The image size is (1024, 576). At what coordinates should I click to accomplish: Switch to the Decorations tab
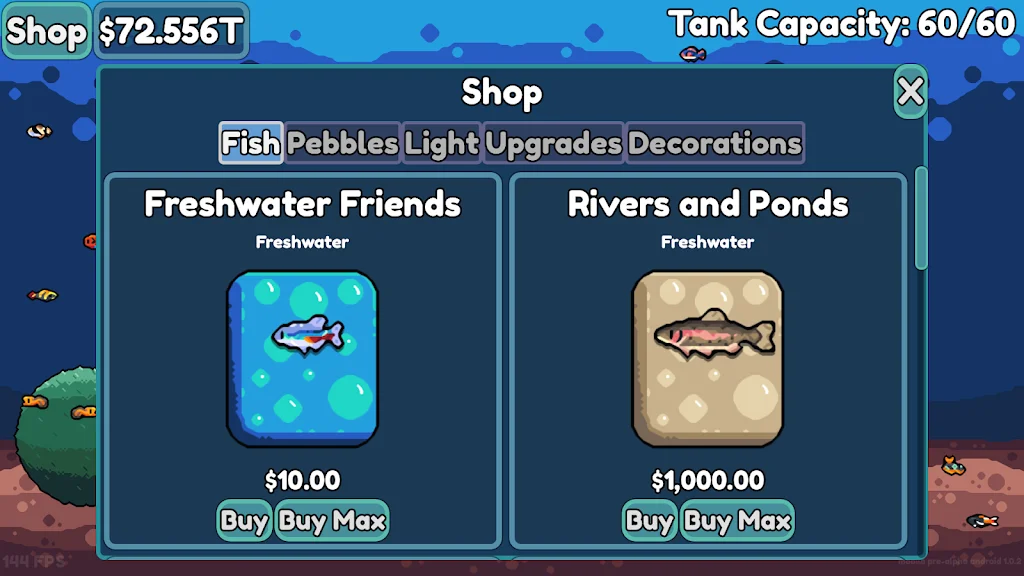pyautogui.click(x=715, y=143)
